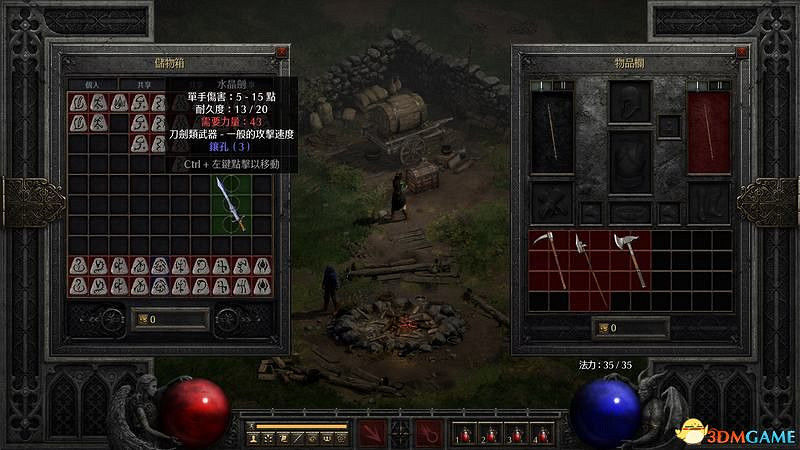Switch to weapon set II above the left weapon
This screenshot has height=450, width=800.
tap(563, 86)
